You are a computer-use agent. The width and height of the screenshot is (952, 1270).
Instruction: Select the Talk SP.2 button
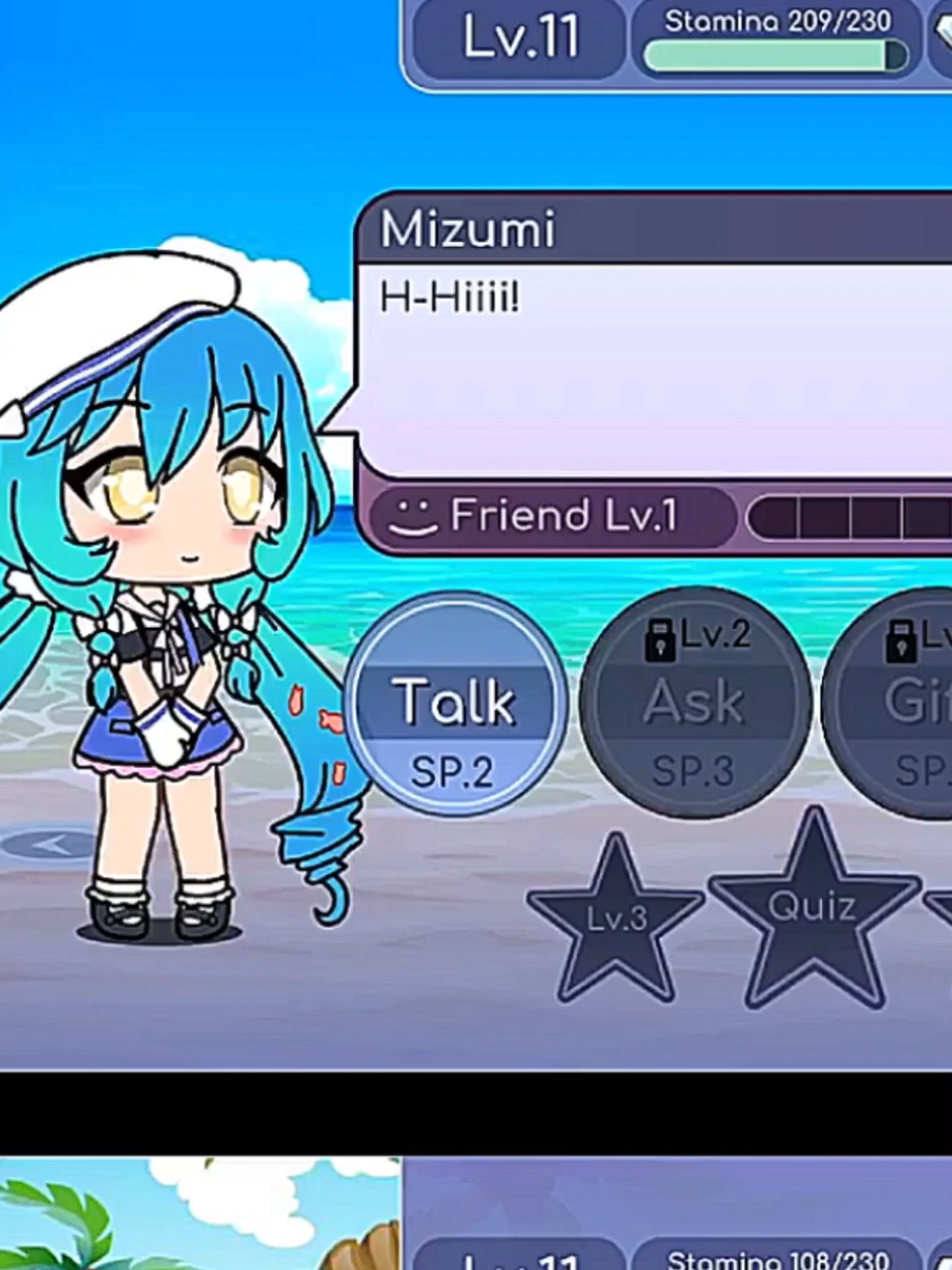coord(455,703)
